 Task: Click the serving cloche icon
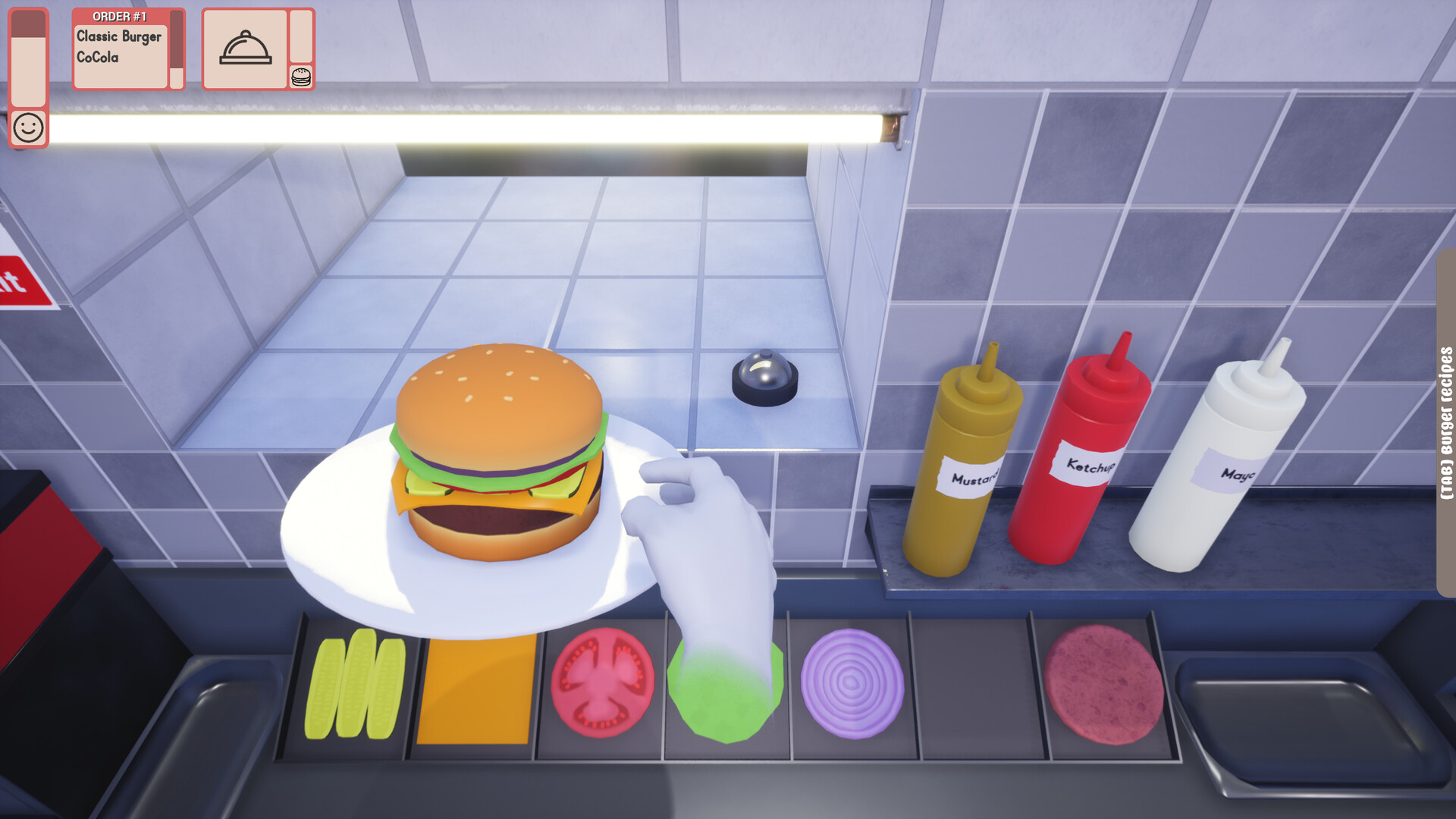click(244, 48)
